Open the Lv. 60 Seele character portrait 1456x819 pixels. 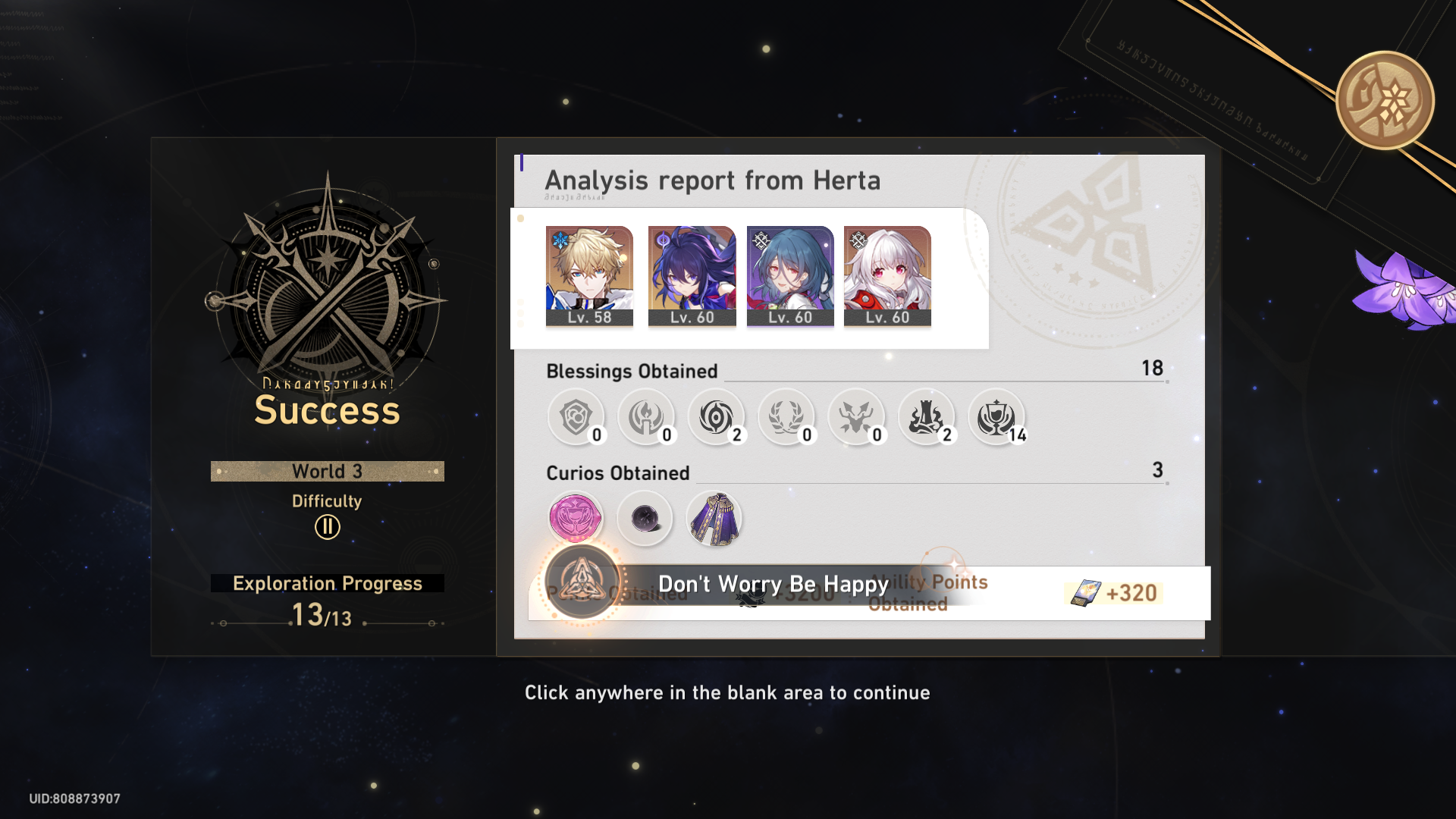[x=692, y=273]
